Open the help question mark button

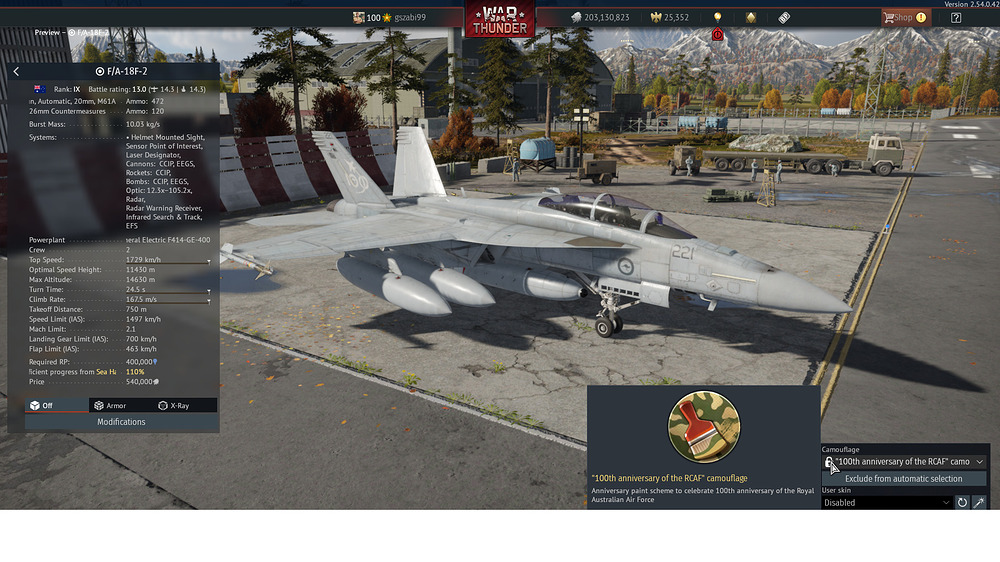[956, 17]
